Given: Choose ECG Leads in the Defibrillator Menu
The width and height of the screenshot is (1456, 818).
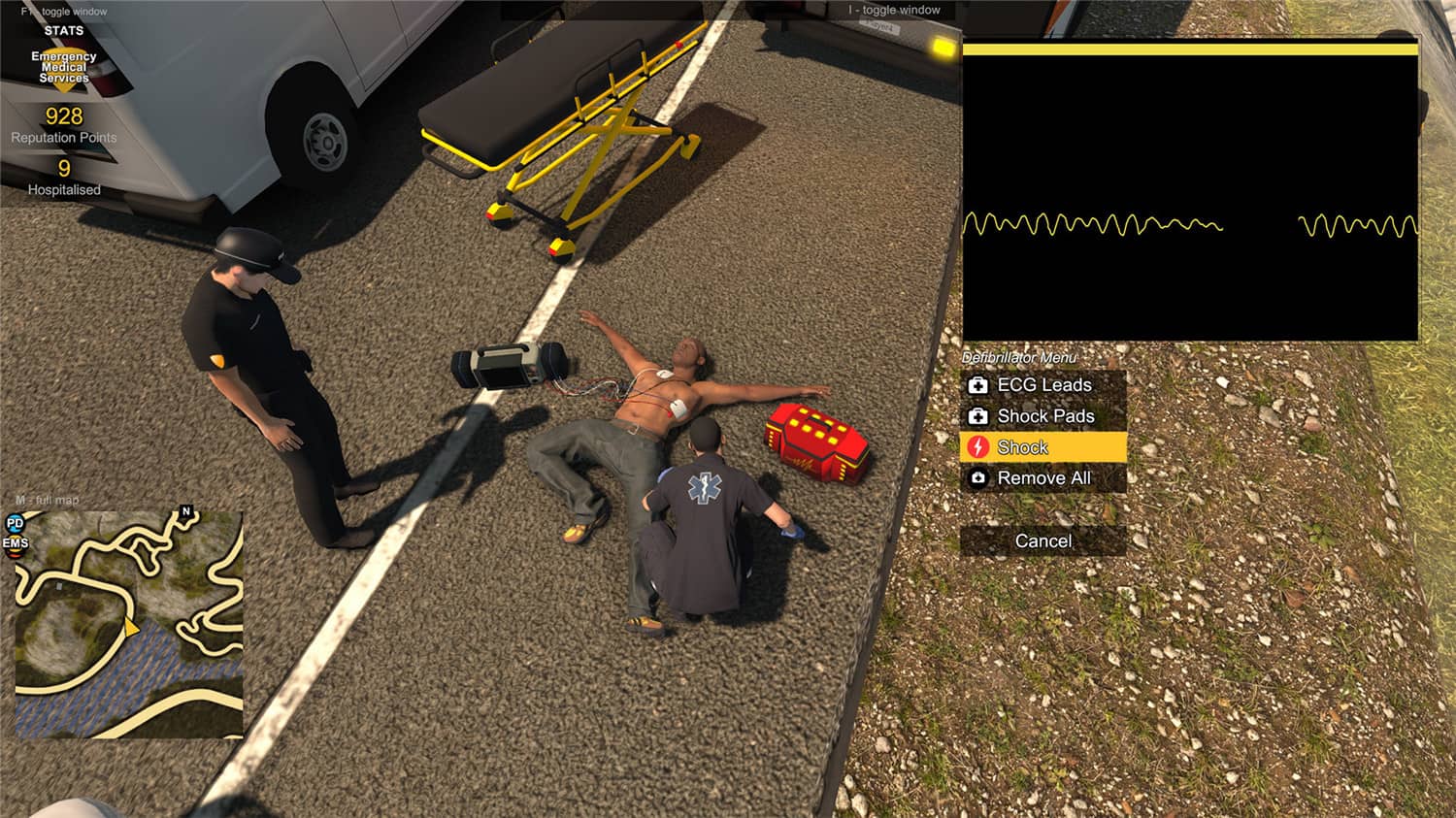Looking at the screenshot, I should pyautogui.click(x=1043, y=385).
